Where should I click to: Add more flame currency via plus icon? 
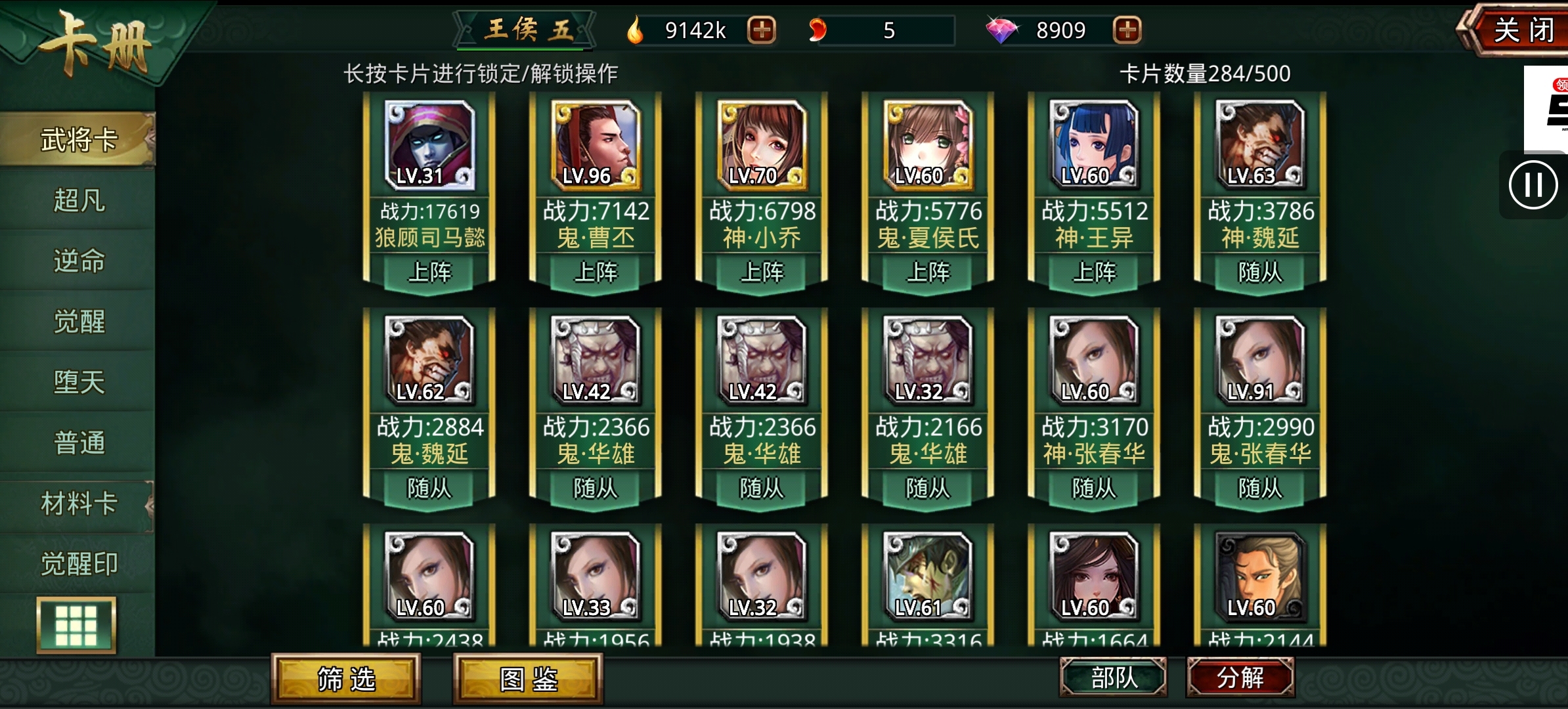(x=762, y=30)
